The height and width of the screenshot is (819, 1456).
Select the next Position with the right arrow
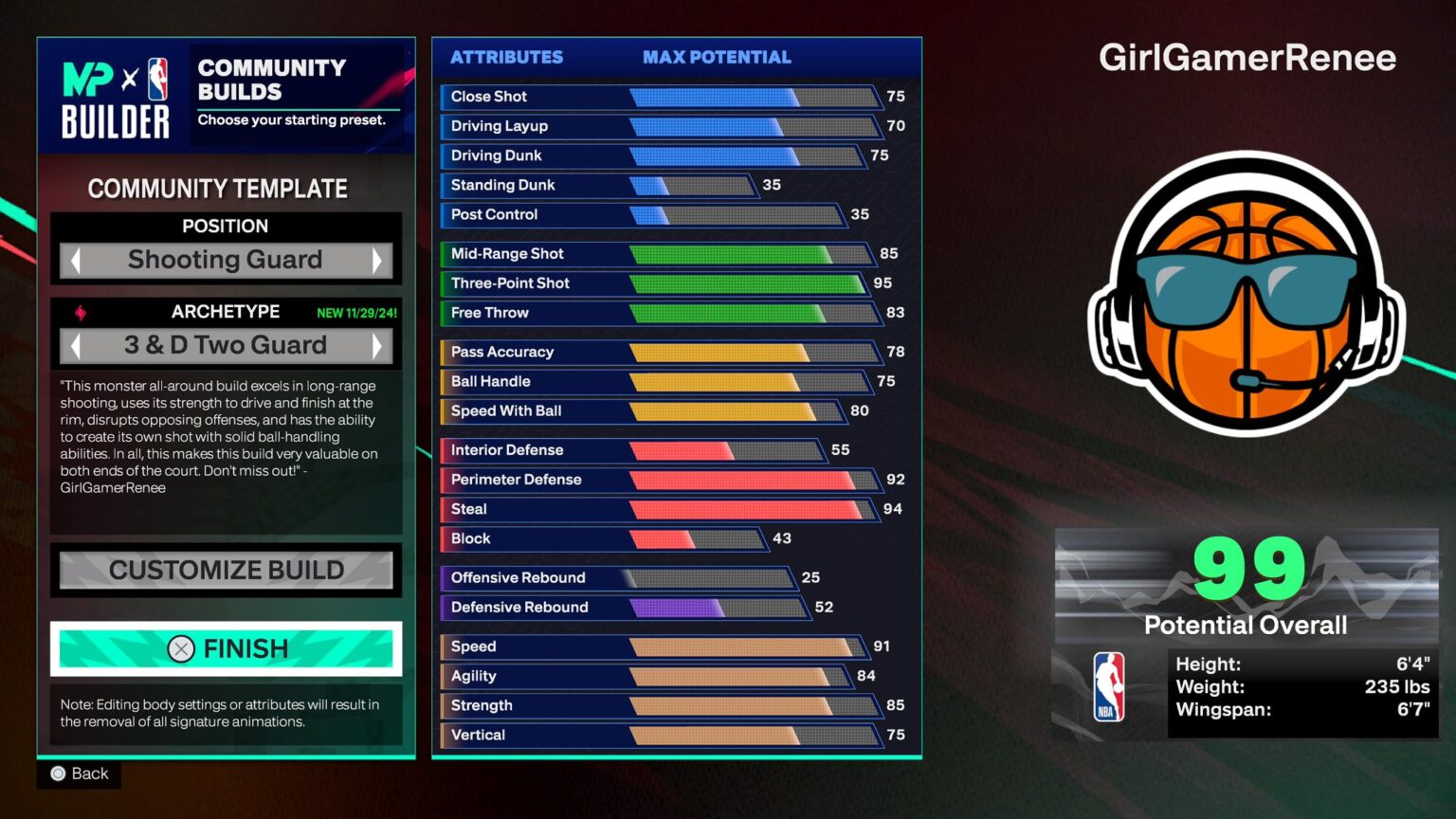377,260
